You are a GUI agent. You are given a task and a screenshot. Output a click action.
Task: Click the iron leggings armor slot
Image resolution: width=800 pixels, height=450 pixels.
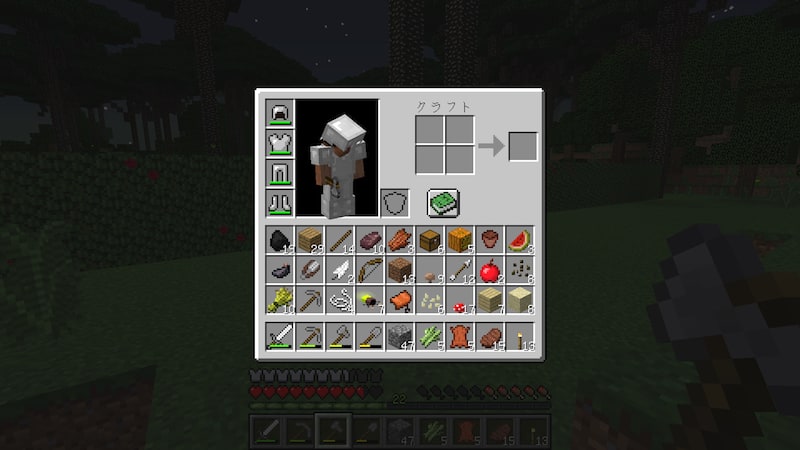278,174
